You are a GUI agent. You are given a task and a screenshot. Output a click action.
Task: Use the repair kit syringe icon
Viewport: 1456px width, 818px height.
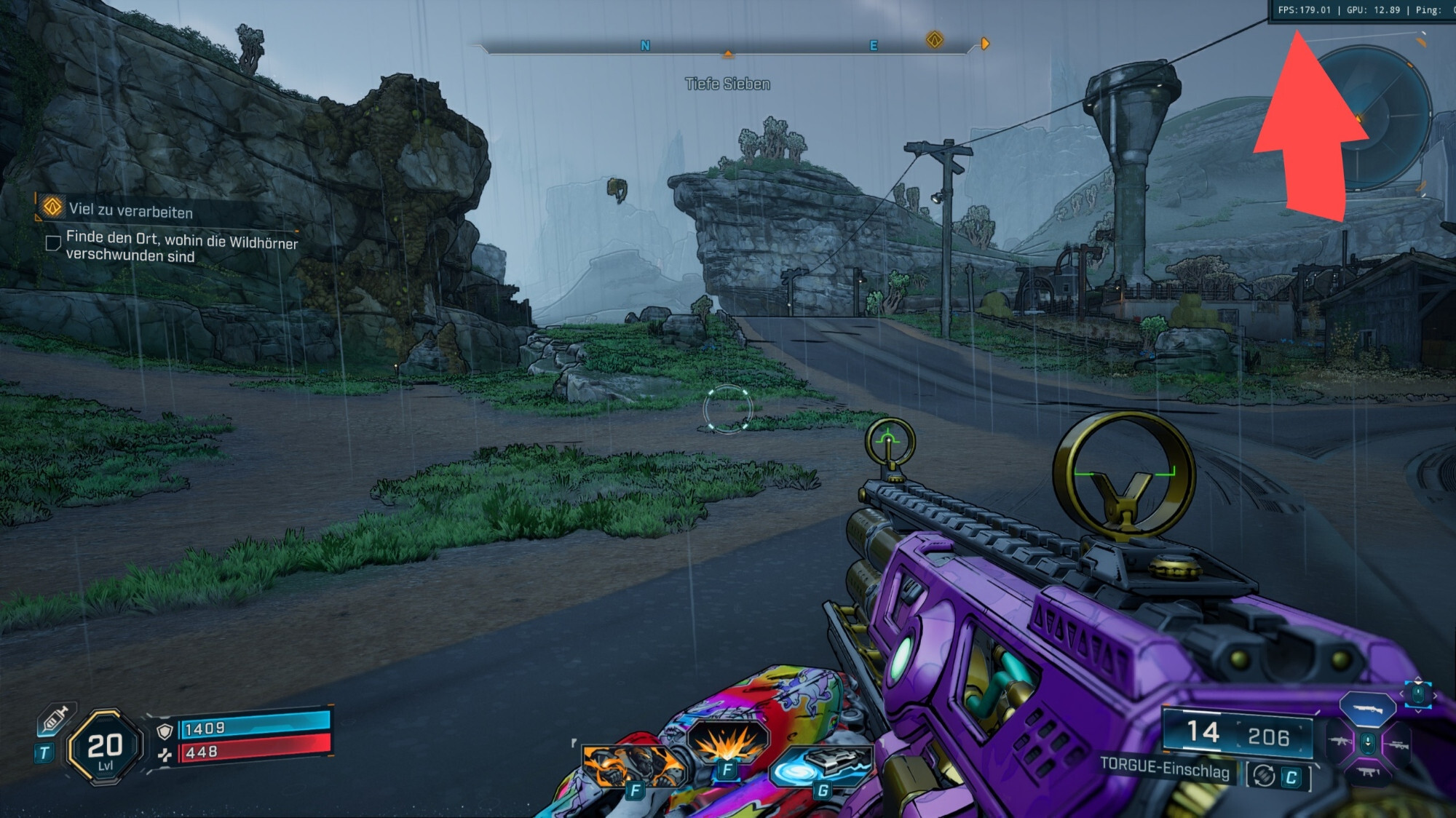[55, 719]
